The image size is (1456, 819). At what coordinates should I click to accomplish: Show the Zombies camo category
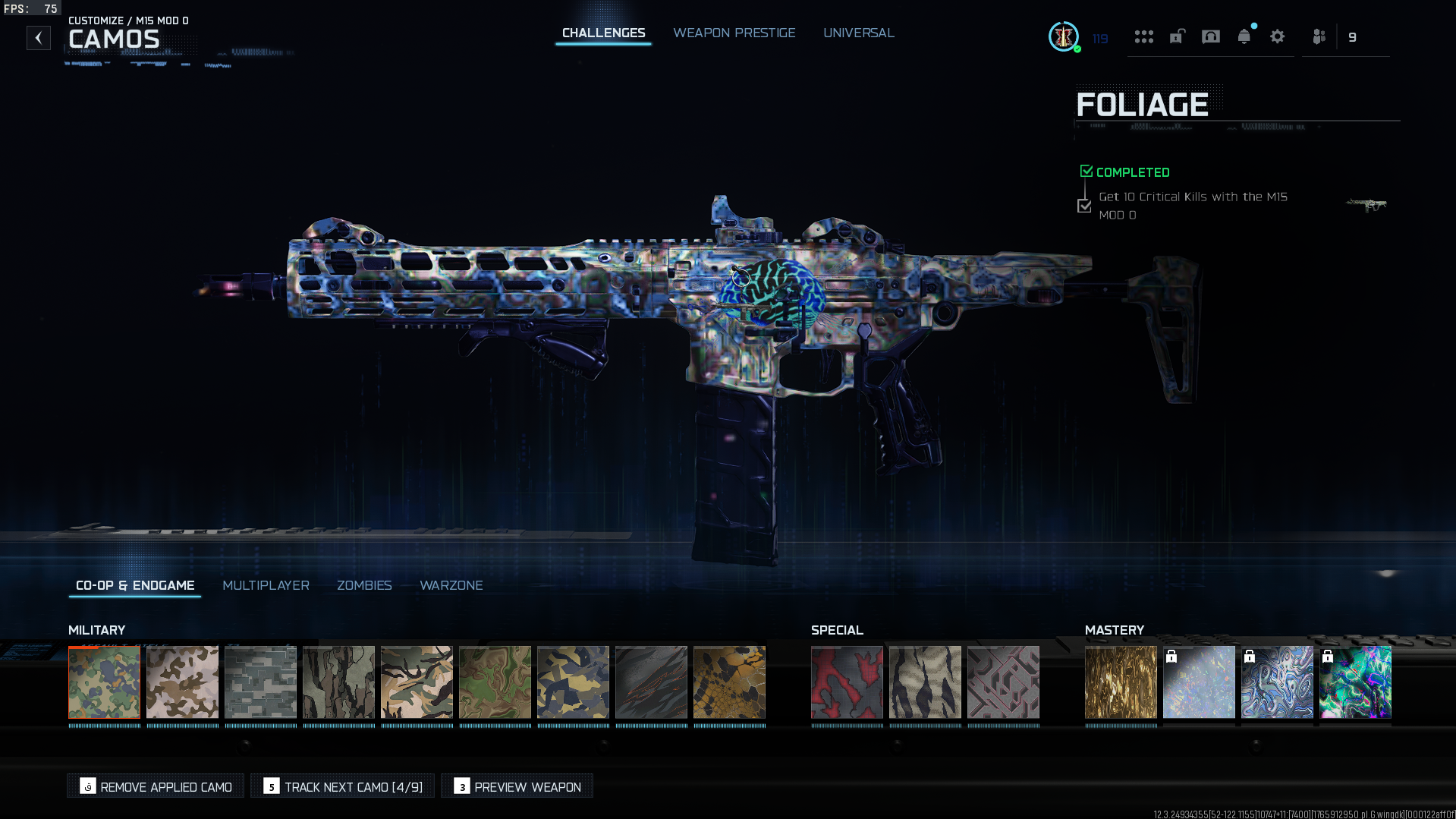tap(364, 585)
